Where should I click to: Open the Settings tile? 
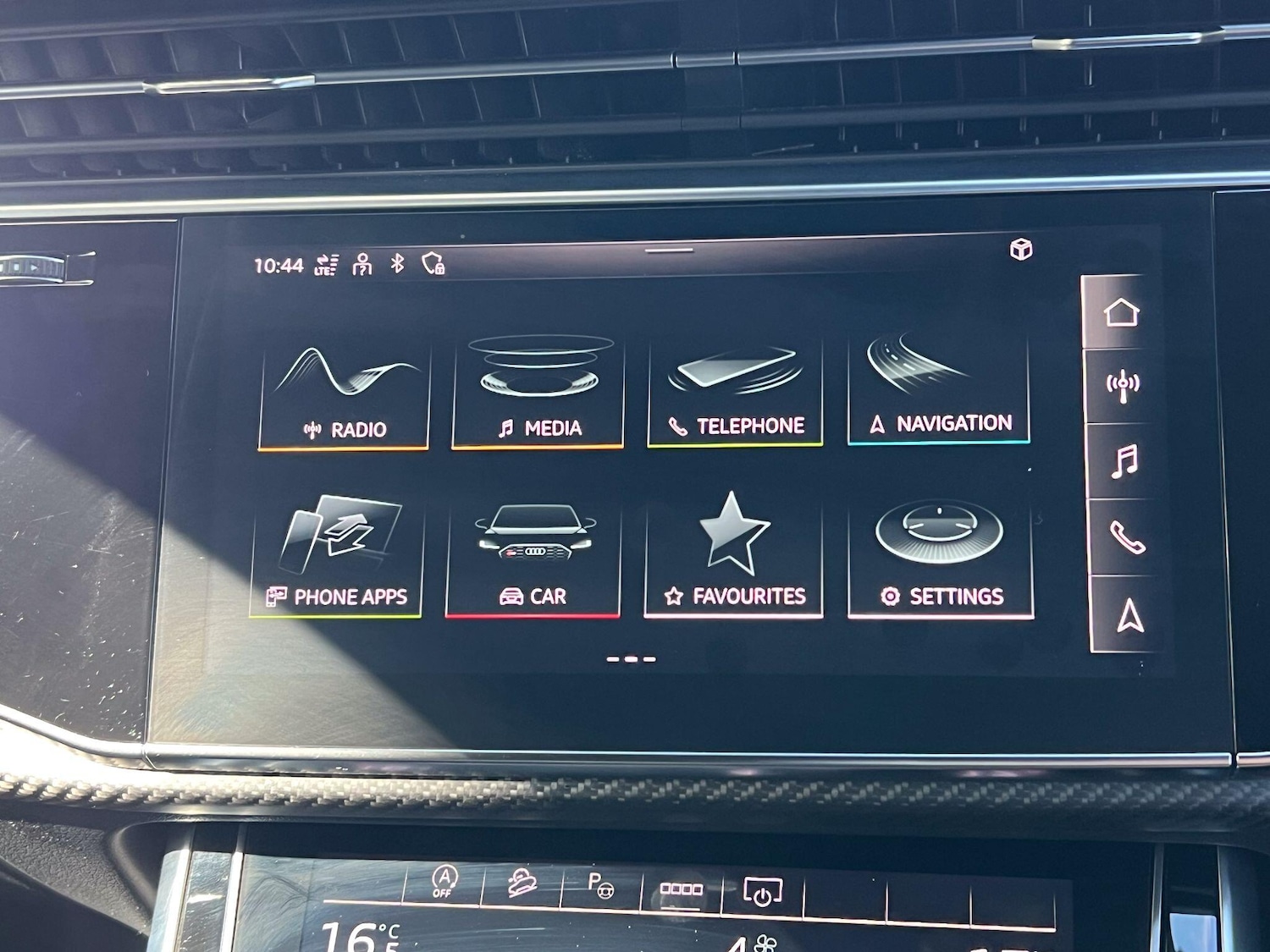point(940,558)
